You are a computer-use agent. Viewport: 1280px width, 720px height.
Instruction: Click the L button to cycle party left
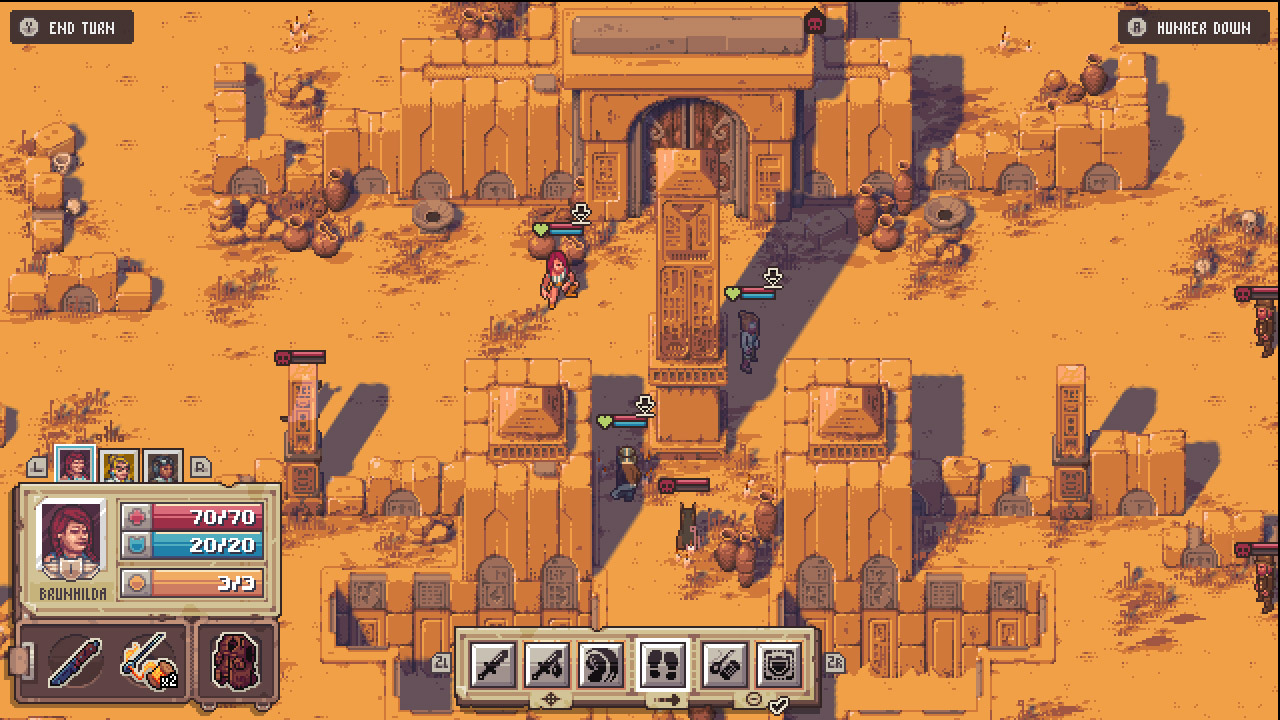click(35, 467)
